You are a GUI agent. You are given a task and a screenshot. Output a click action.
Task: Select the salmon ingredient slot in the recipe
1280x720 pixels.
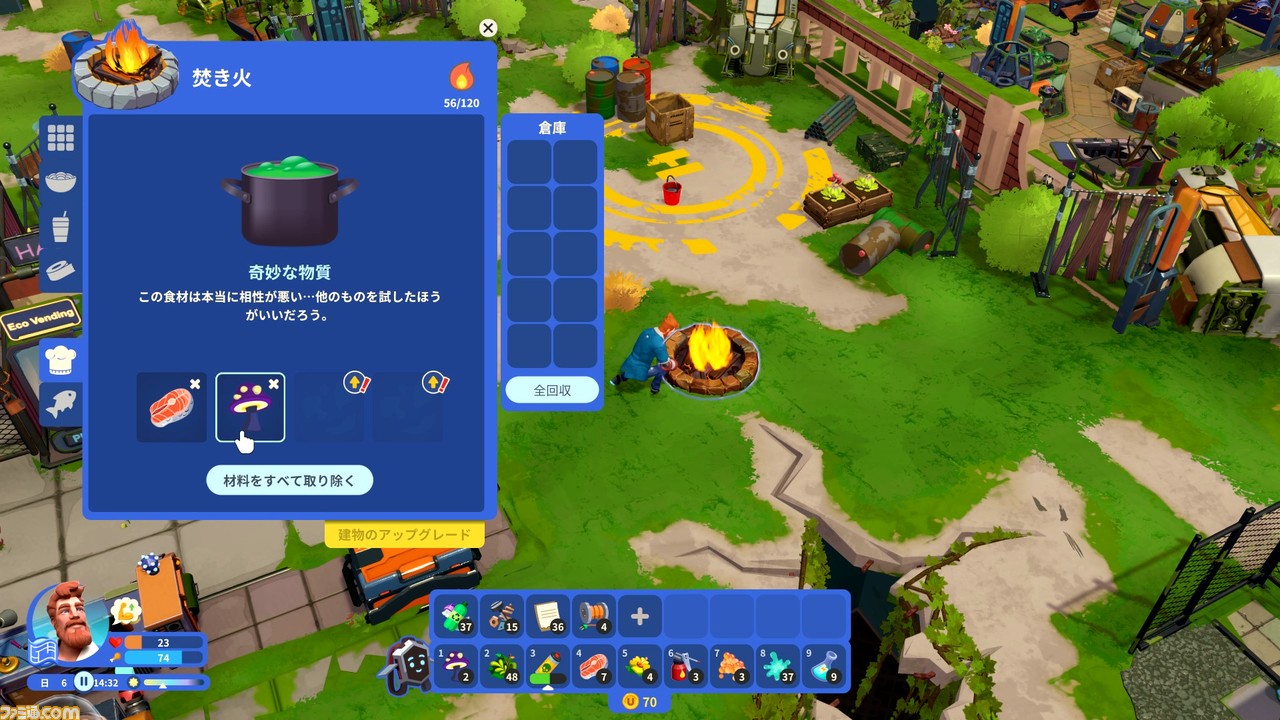[x=171, y=407]
